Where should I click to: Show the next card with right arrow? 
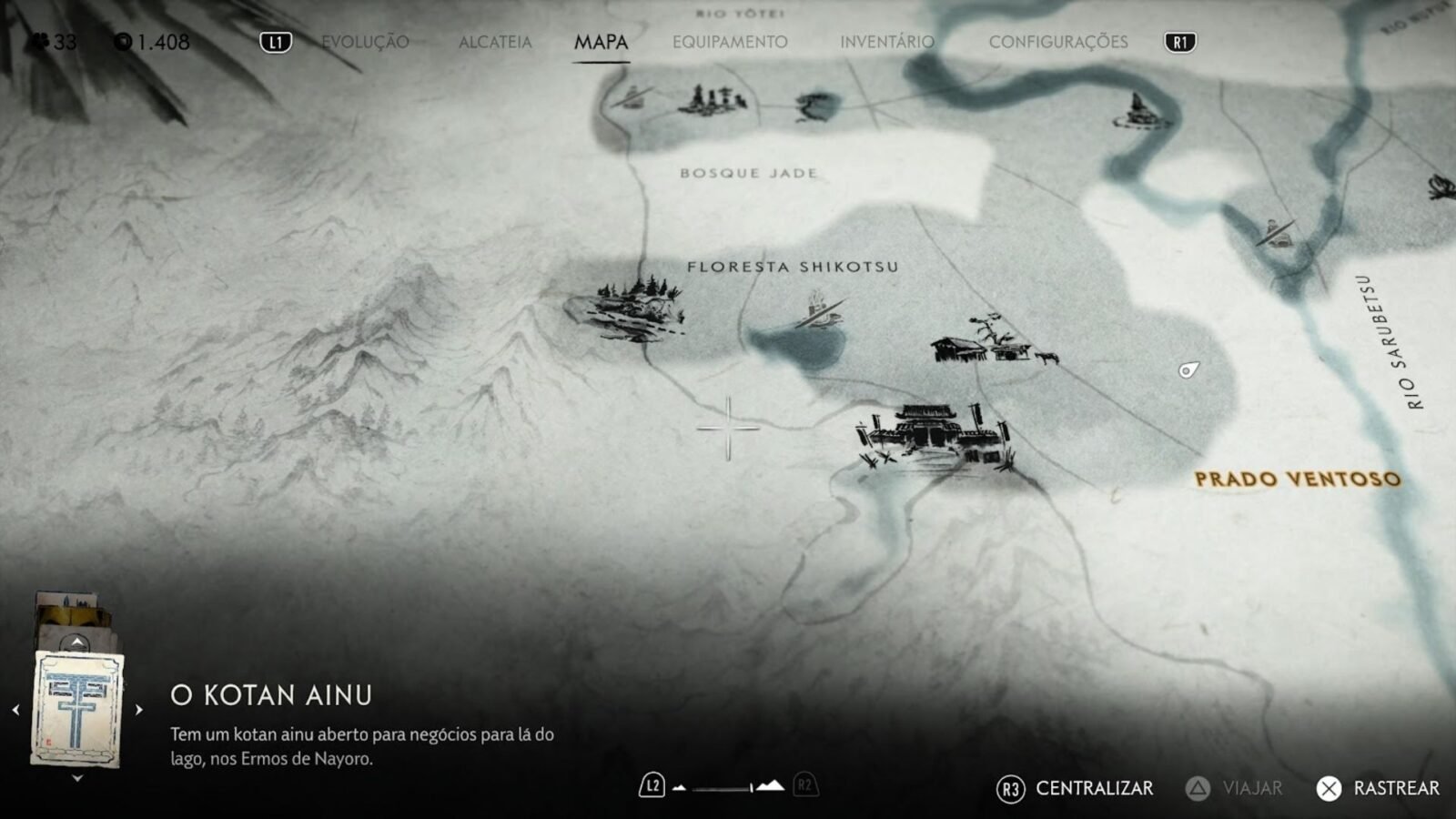(x=138, y=710)
